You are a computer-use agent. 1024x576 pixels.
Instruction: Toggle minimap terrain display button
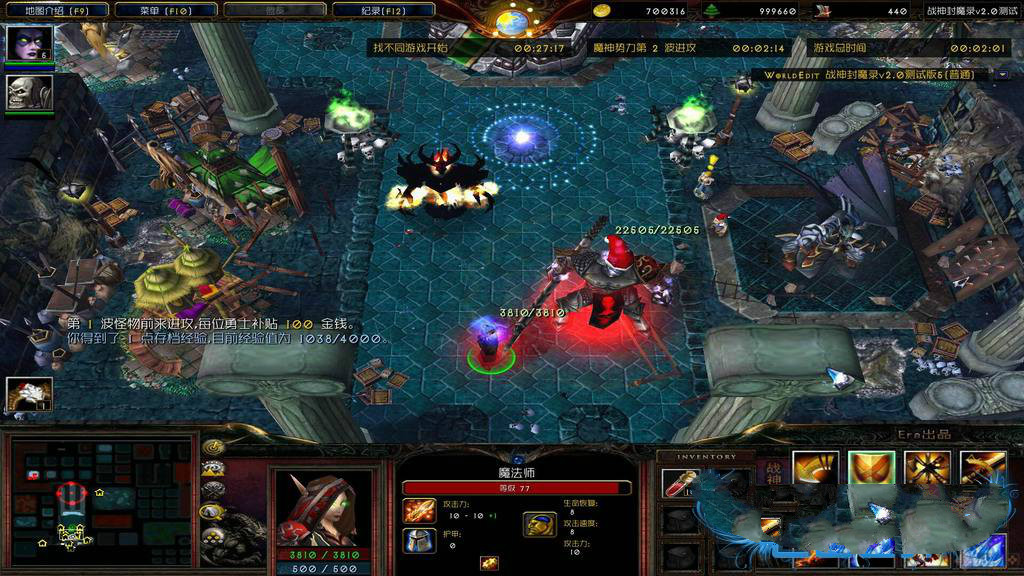point(212,468)
